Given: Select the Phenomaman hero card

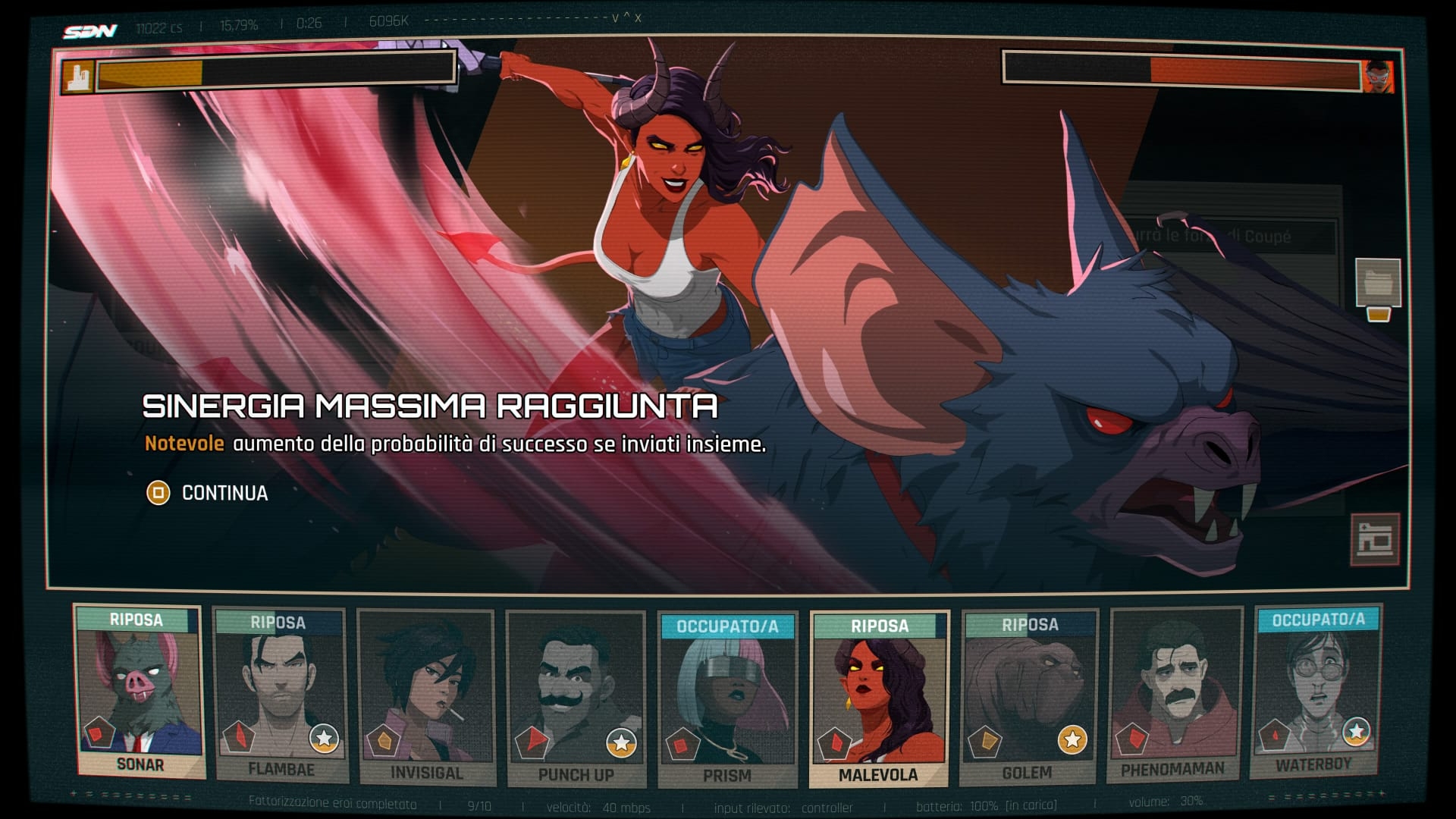Looking at the screenshot, I should point(1174,695).
